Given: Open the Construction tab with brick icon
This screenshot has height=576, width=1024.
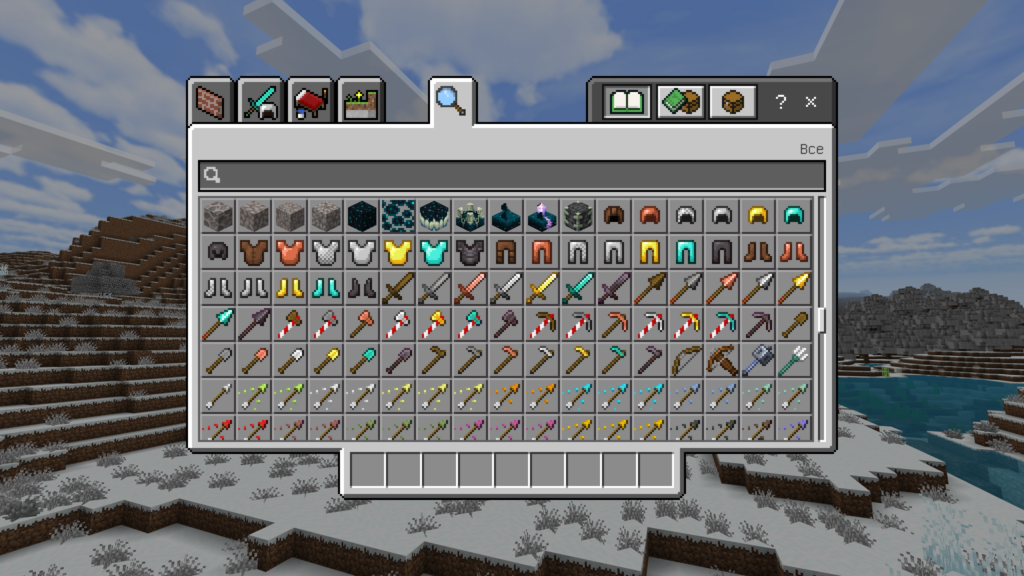Looking at the screenshot, I should pos(211,101).
